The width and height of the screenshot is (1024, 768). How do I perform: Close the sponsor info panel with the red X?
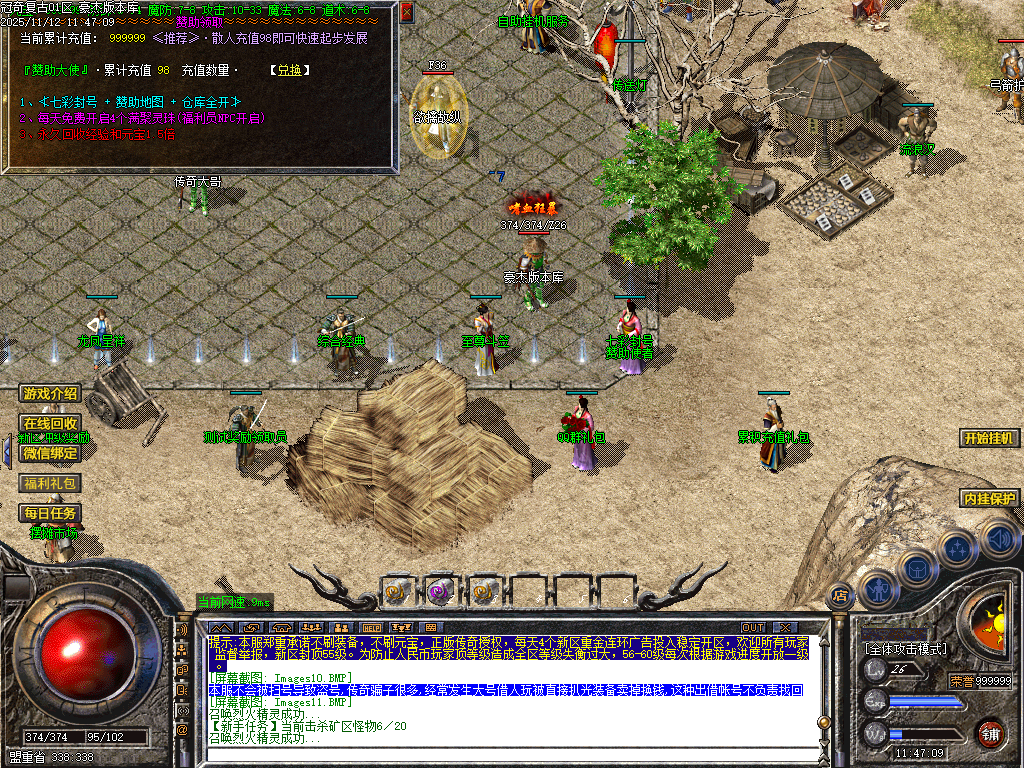406,13
